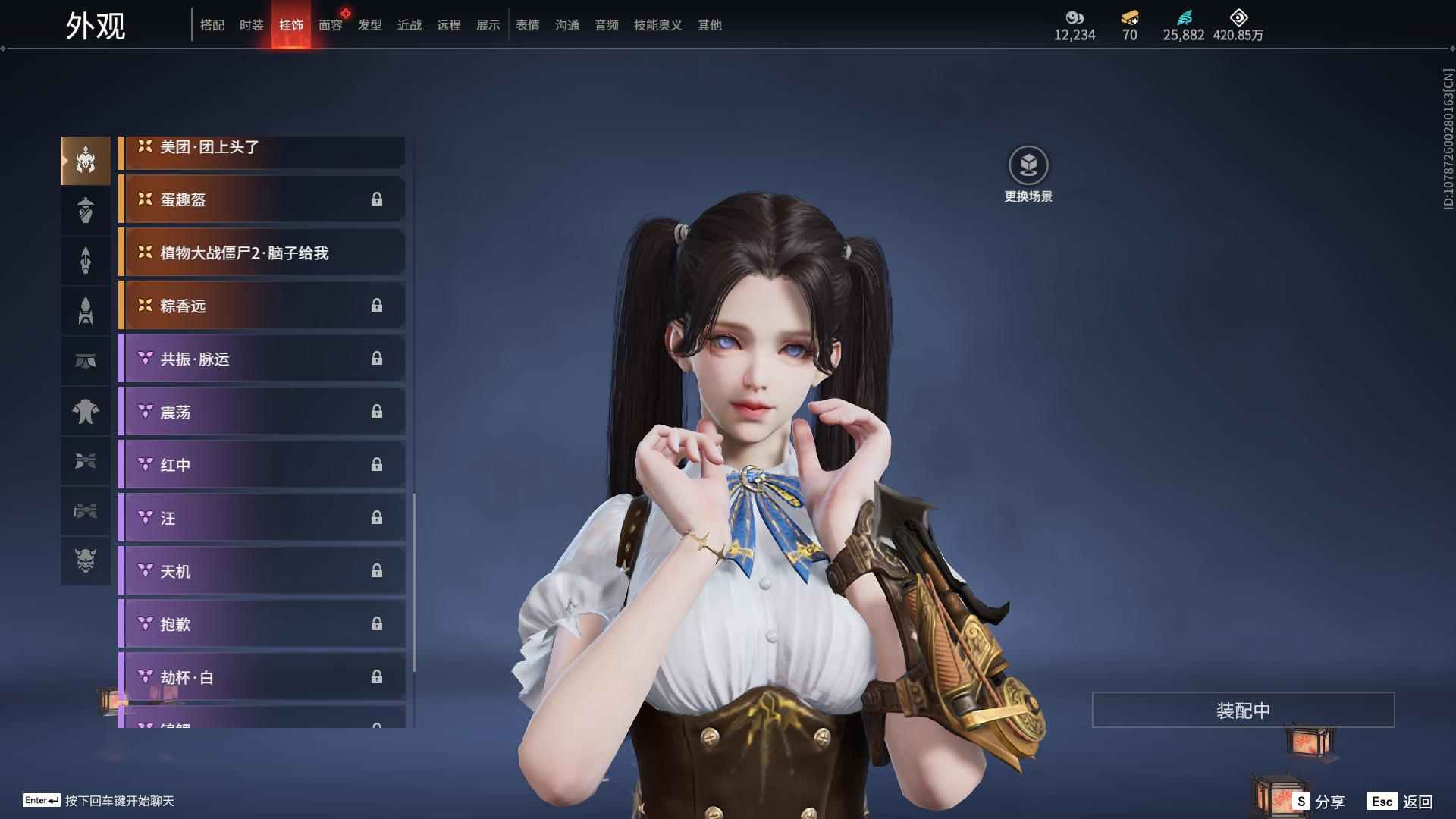Choose the 蛋趣盔 accessory entry
This screenshot has height=819, width=1456.
click(x=262, y=199)
